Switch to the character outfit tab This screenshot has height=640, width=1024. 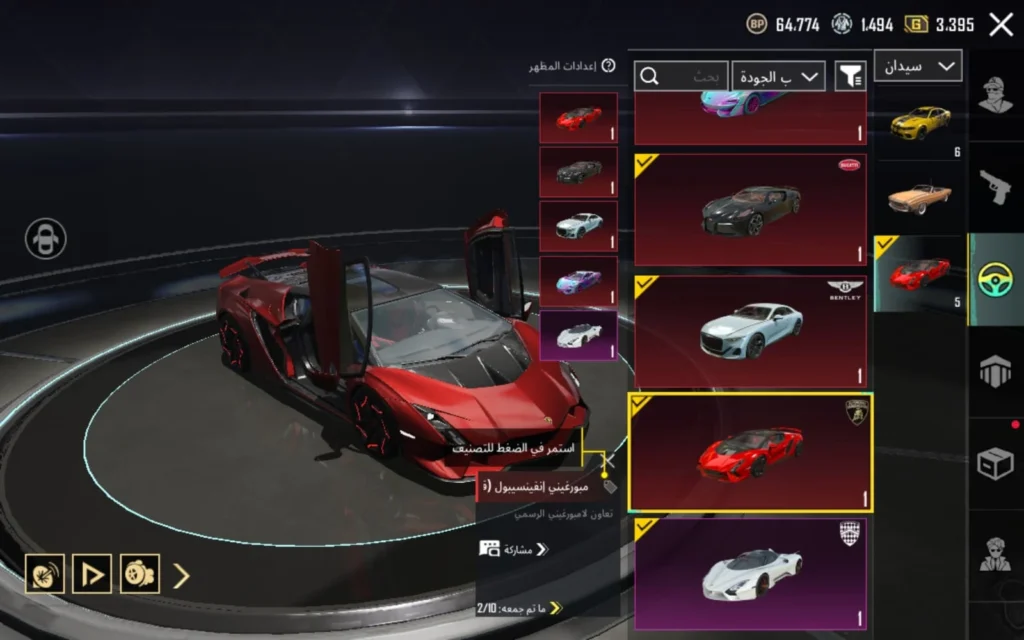click(x=996, y=96)
